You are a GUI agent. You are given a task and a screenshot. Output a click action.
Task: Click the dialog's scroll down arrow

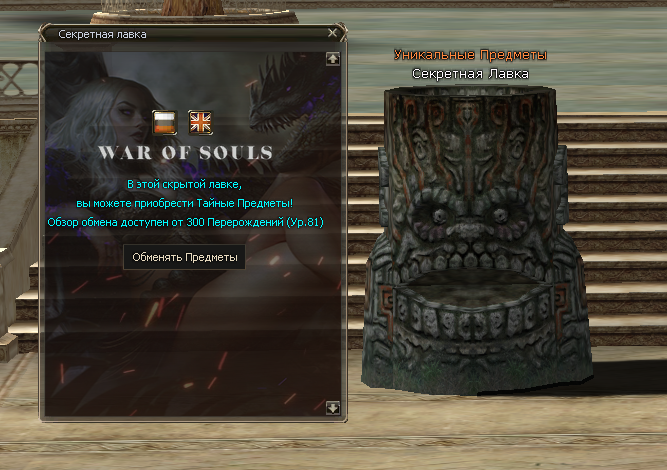click(x=332, y=408)
